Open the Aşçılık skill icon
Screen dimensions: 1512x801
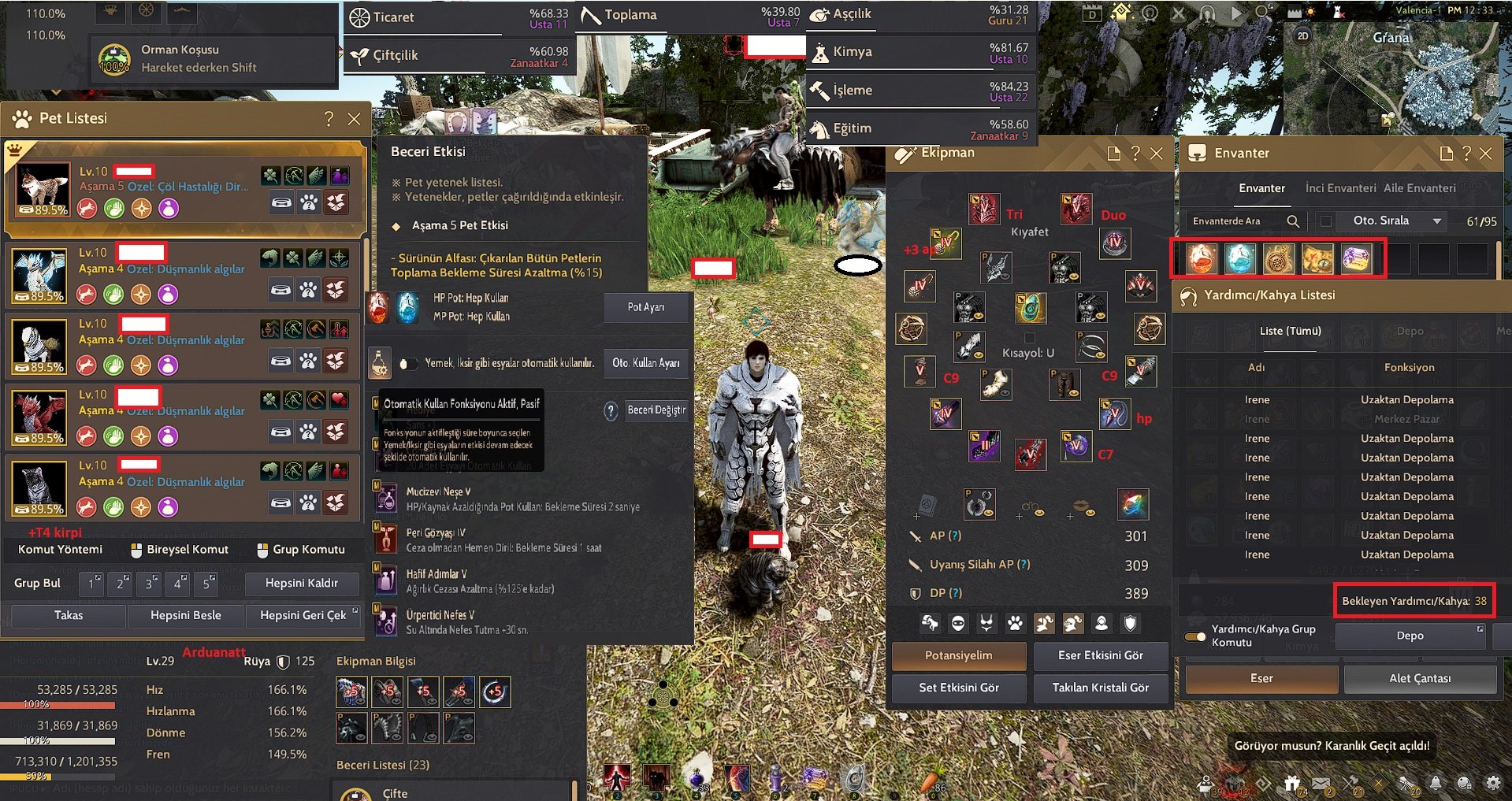pyautogui.click(x=819, y=14)
